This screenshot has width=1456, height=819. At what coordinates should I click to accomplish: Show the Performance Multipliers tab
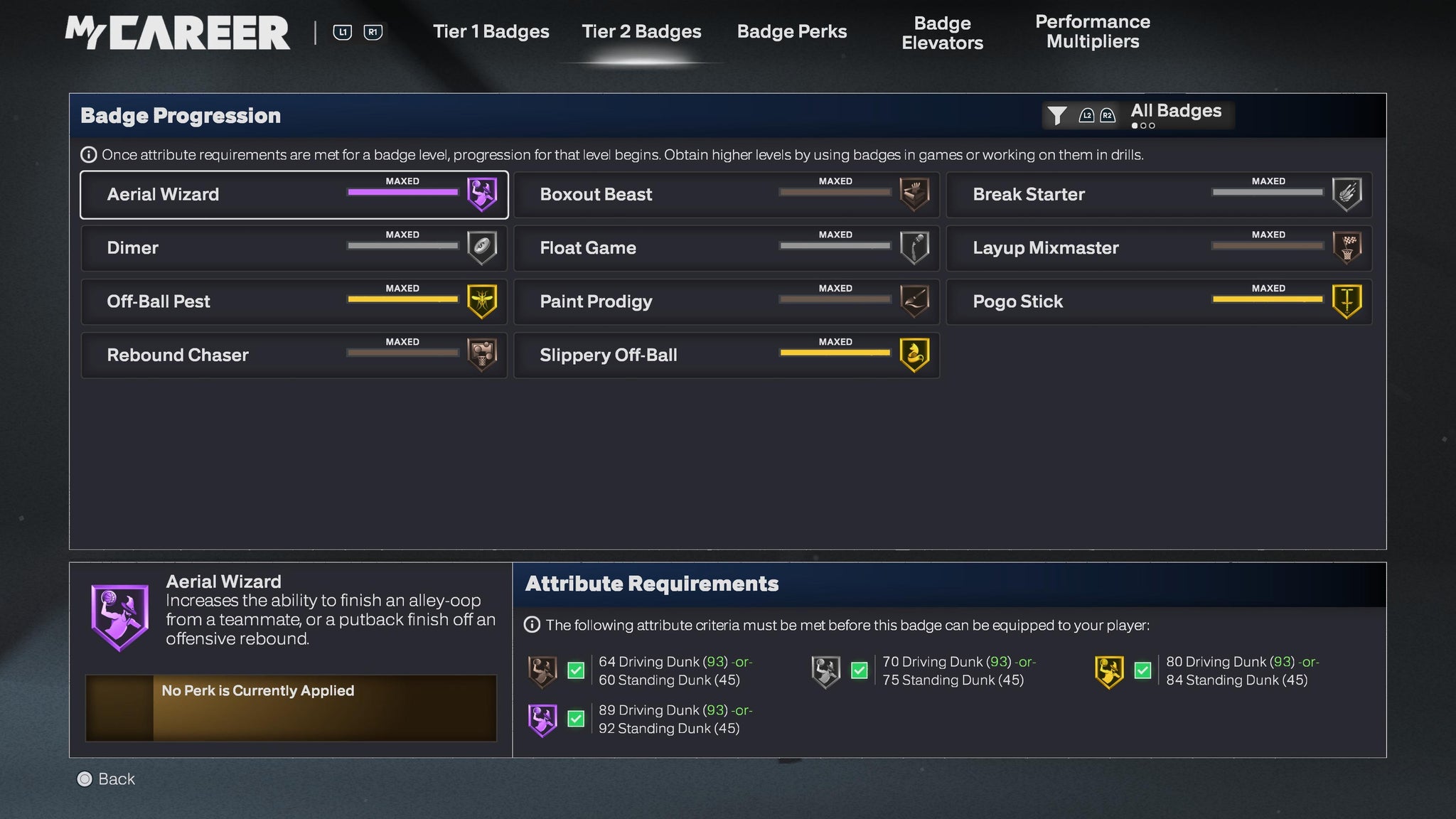pyautogui.click(x=1092, y=32)
